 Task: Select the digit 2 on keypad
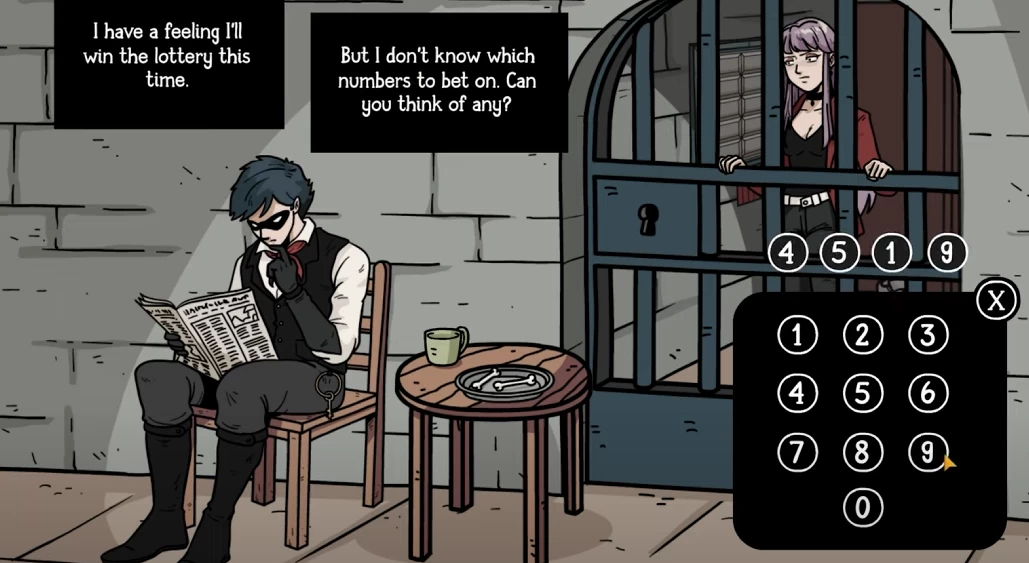click(862, 335)
